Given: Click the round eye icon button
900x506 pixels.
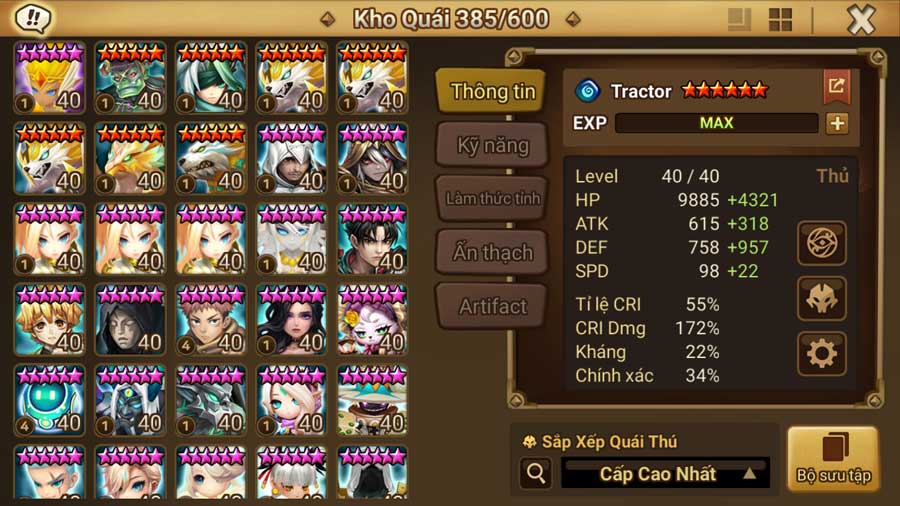Looking at the screenshot, I should [x=822, y=242].
